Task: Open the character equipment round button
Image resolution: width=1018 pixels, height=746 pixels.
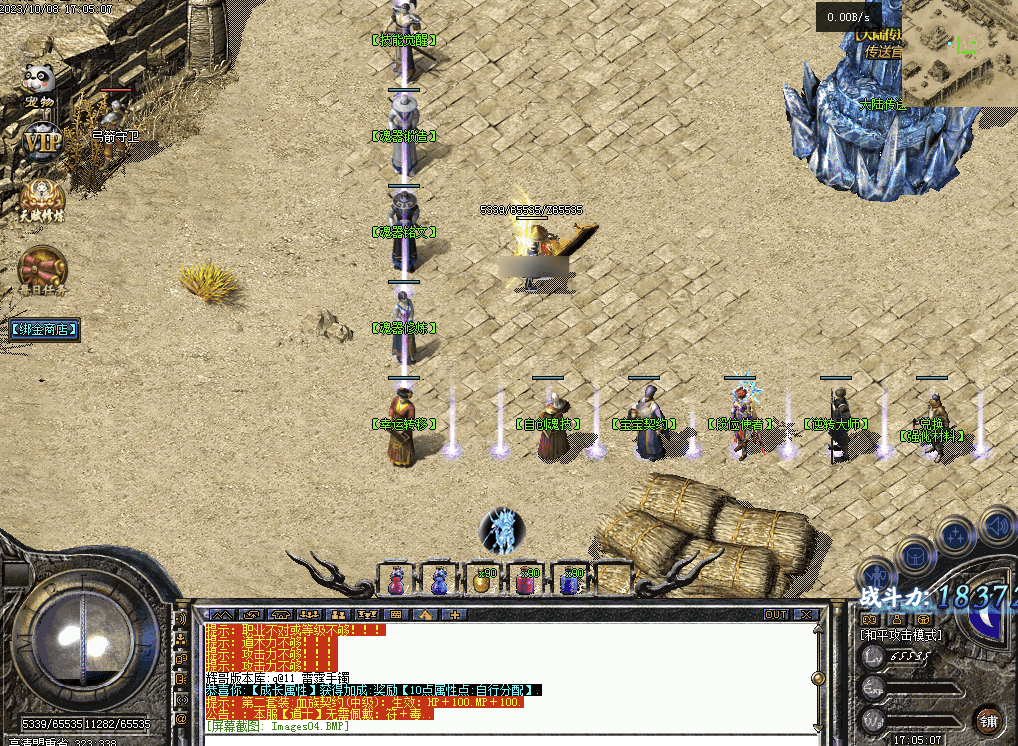Action: click(x=877, y=578)
